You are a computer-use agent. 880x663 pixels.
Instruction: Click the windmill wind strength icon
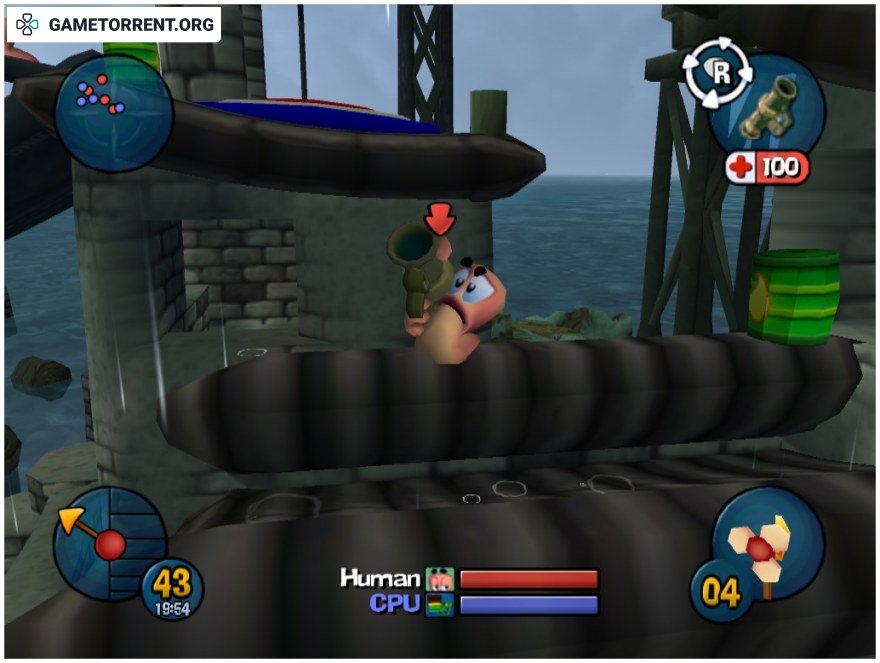pyautogui.click(x=763, y=545)
